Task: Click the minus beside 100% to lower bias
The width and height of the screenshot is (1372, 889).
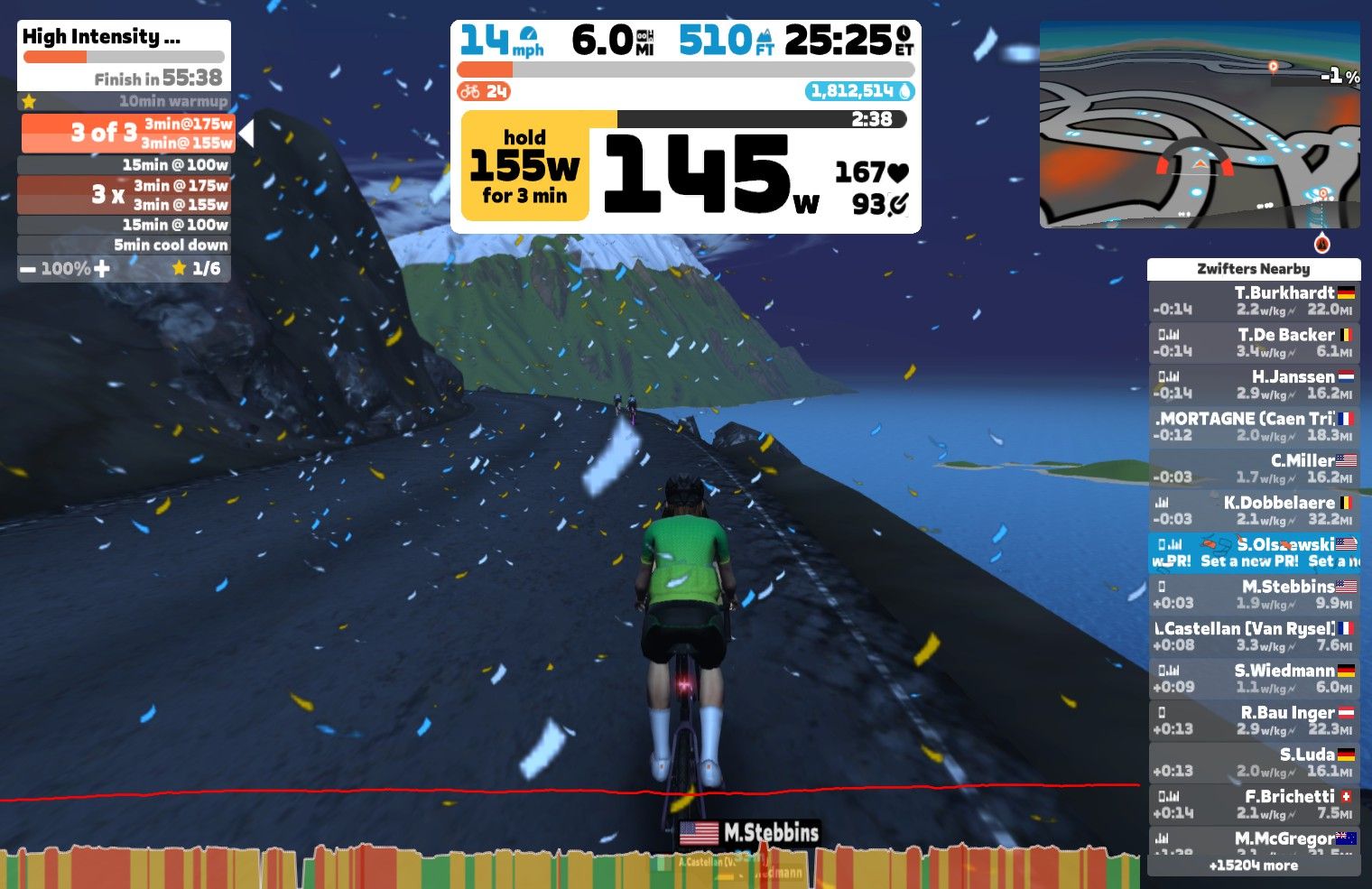Action: (x=26, y=268)
